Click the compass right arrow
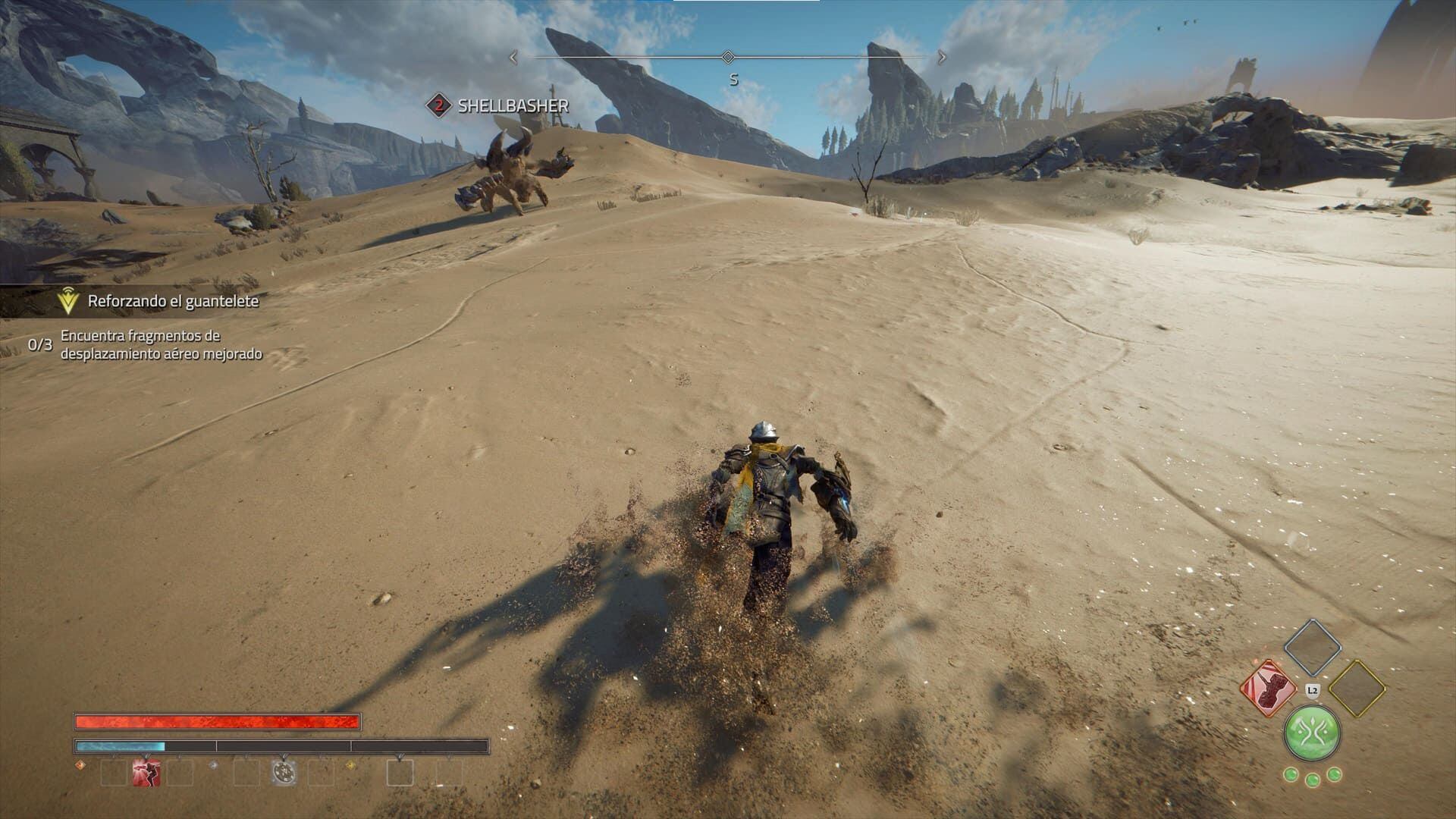The image size is (1456, 819). tap(943, 57)
